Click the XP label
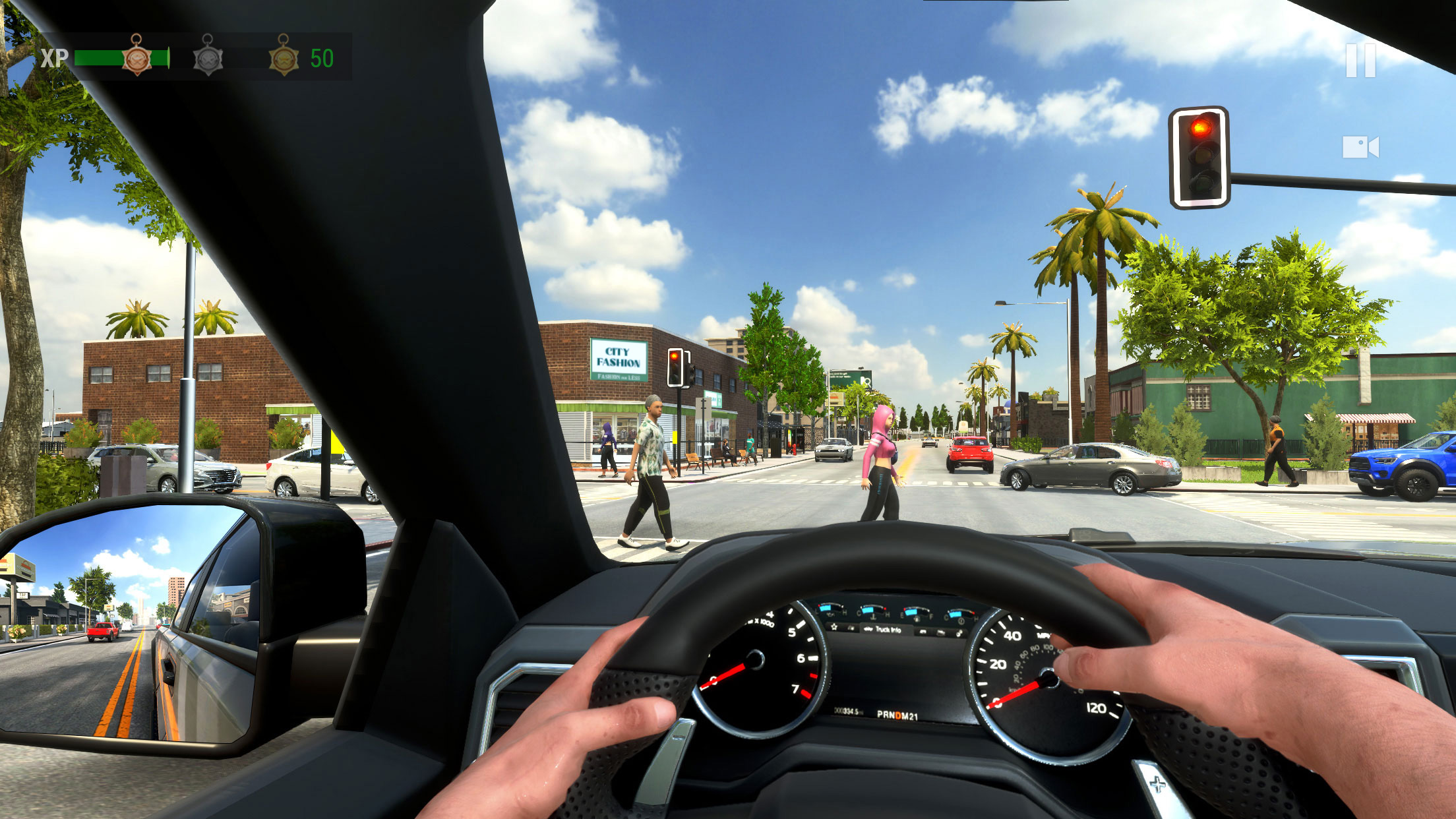Viewport: 1456px width, 819px height. 55,59
